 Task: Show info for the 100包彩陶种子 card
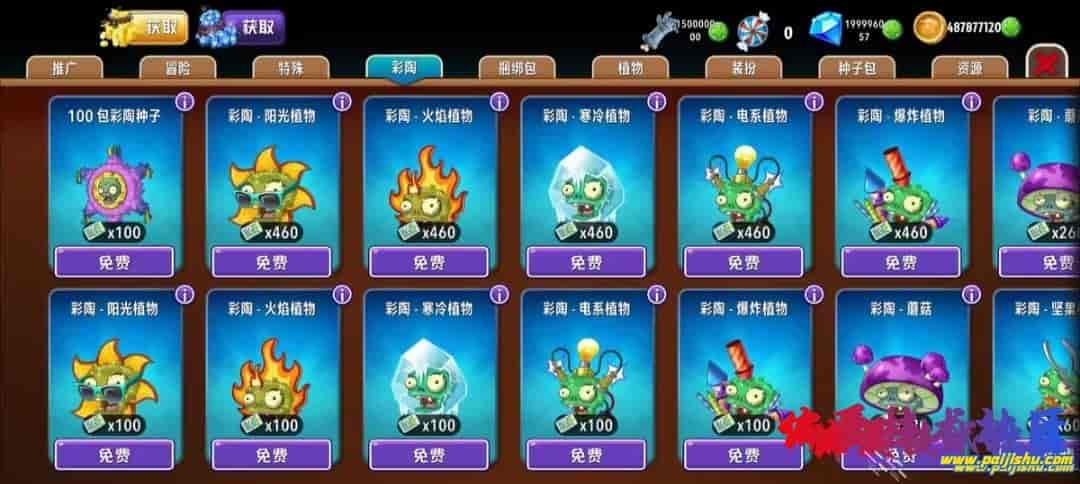tap(184, 101)
